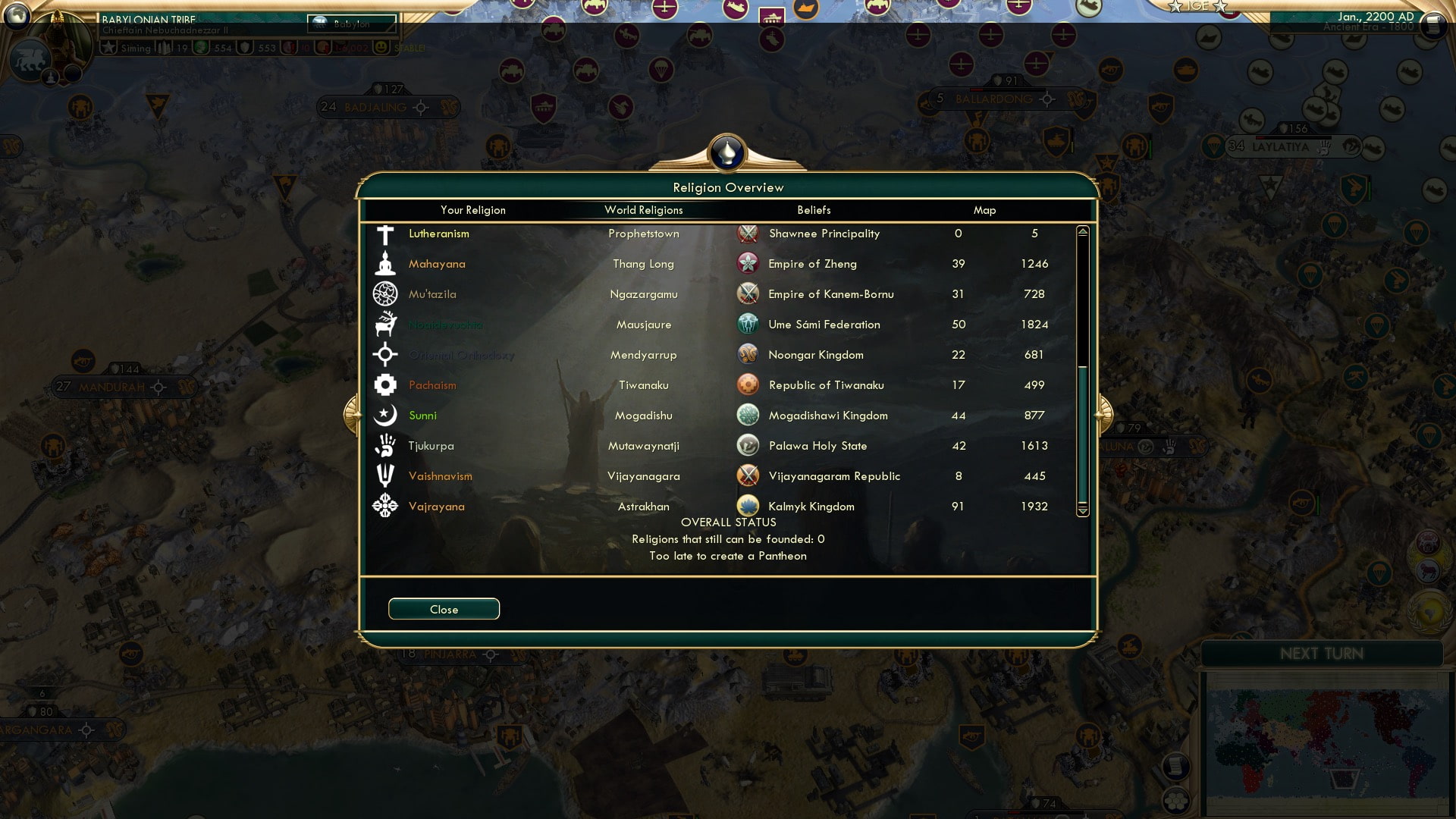
Task: Click the Babylon civilization banner
Action: [351, 24]
